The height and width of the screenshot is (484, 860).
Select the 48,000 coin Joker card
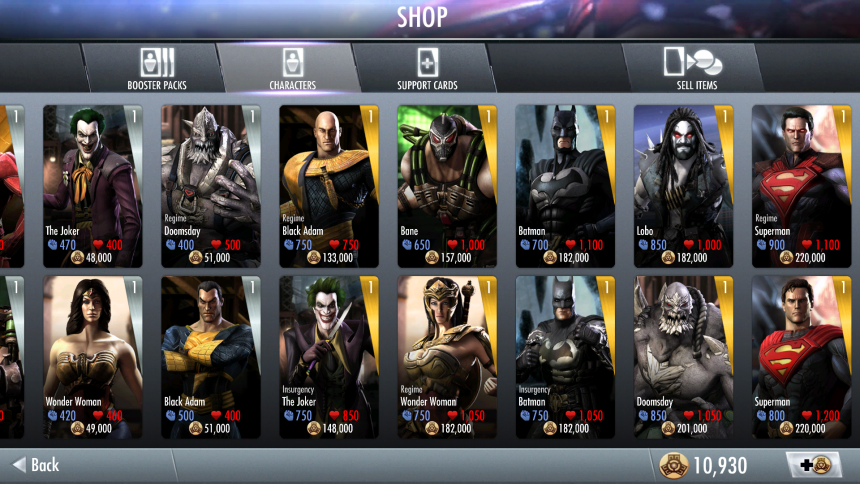(93, 185)
